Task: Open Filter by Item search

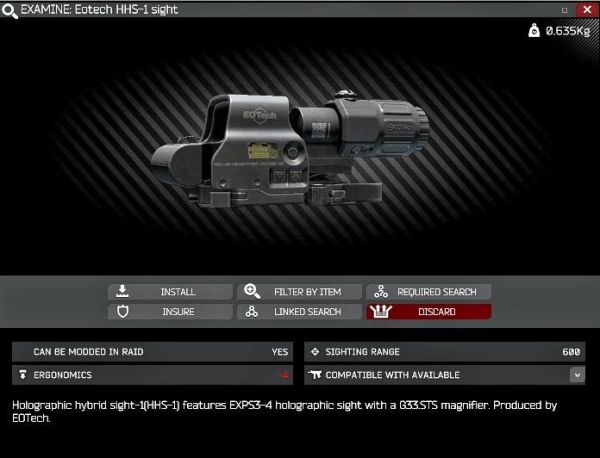Action: pyautogui.click(x=299, y=291)
